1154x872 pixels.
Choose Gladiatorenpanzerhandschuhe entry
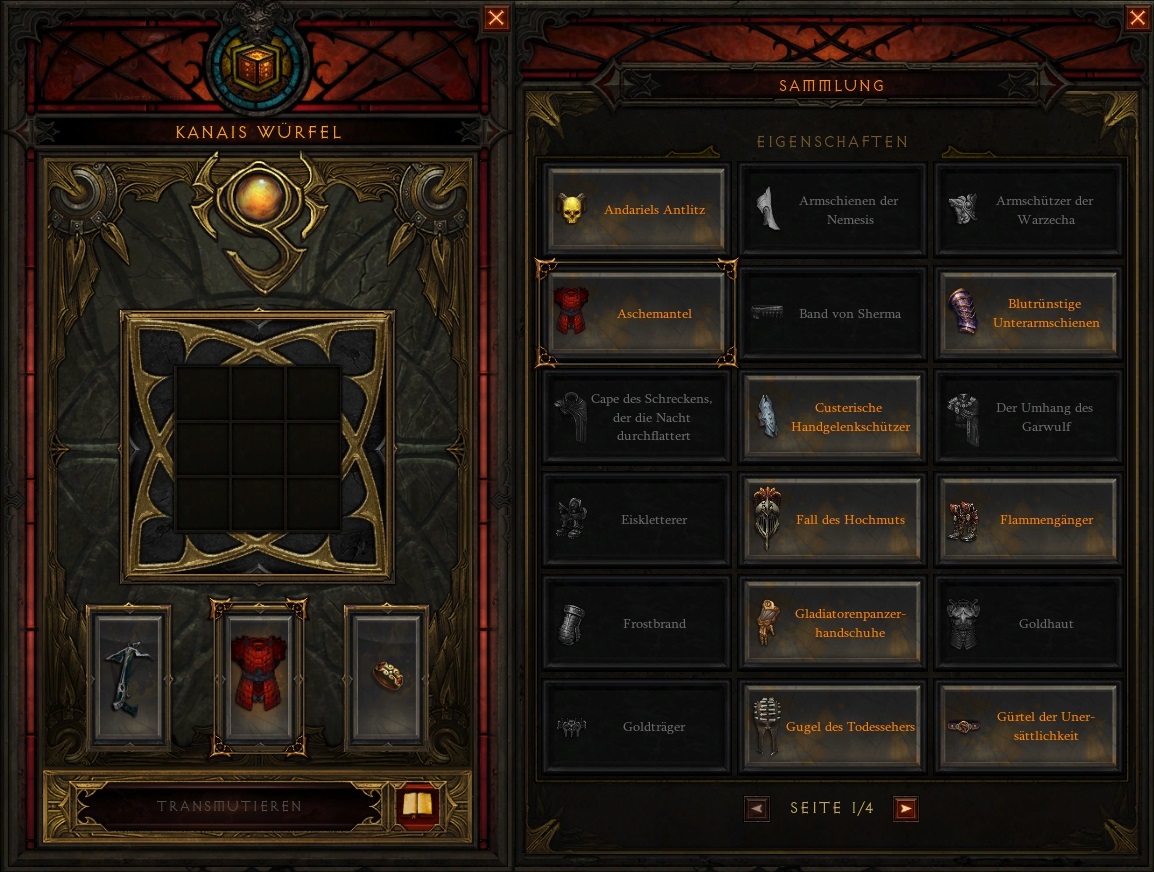832,624
